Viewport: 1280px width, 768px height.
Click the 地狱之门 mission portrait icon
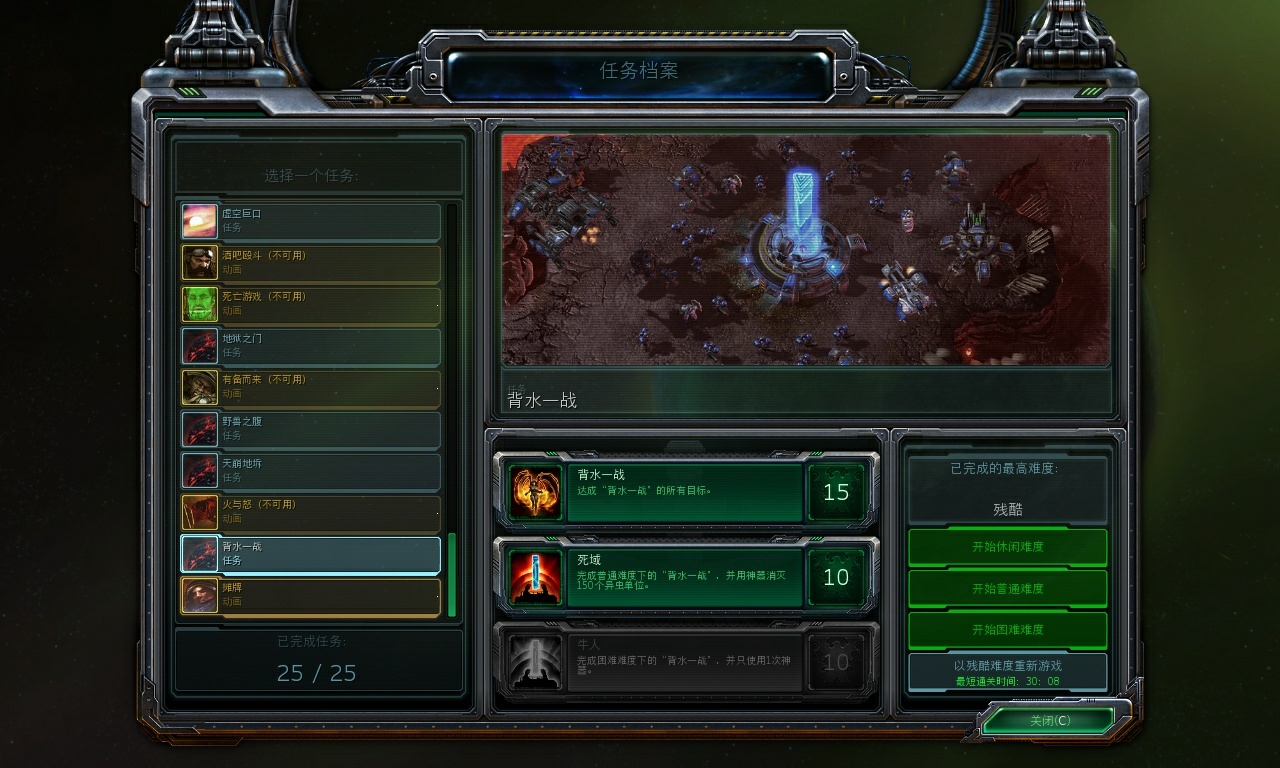[x=199, y=343]
